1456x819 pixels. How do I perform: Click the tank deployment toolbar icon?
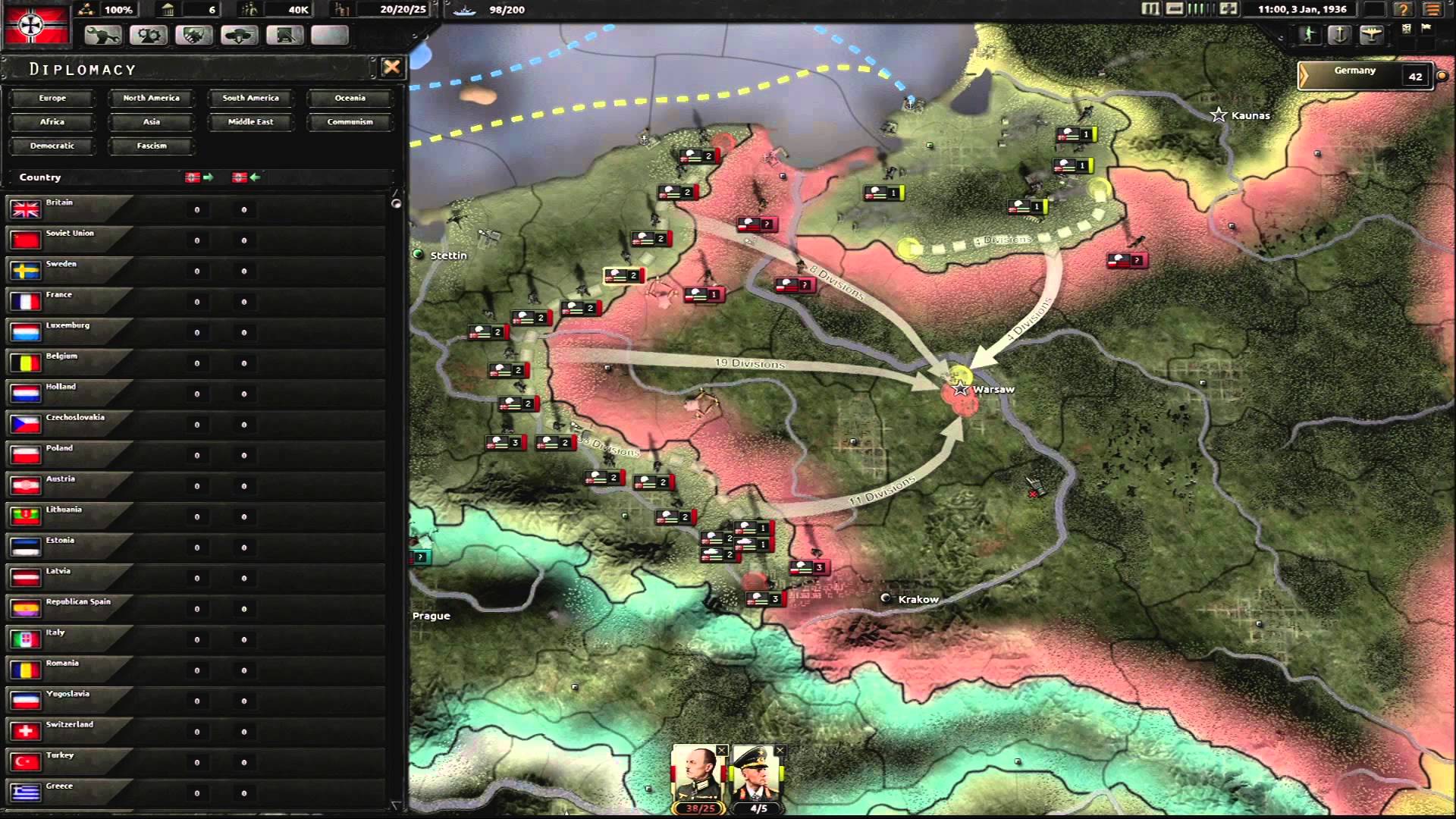240,36
